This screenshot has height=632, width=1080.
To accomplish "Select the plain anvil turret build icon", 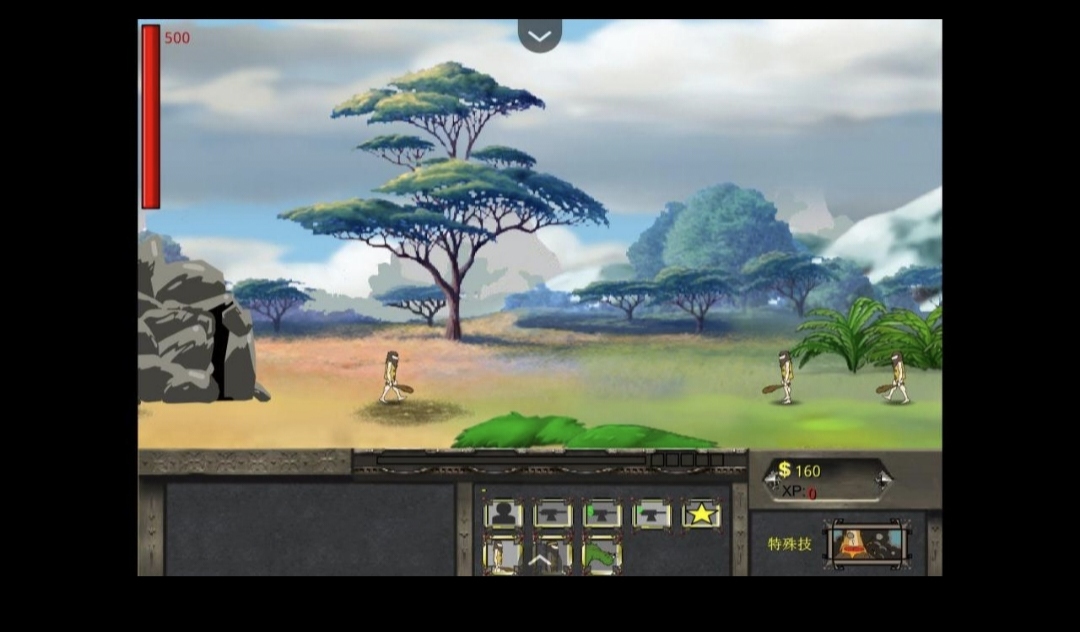I will [x=553, y=514].
